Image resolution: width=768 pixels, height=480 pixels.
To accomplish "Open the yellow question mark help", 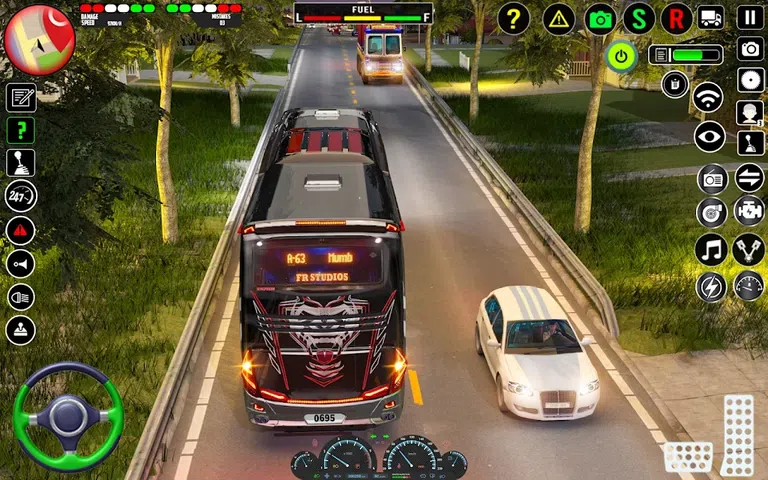I will pyautogui.click(x=513, y=18).
